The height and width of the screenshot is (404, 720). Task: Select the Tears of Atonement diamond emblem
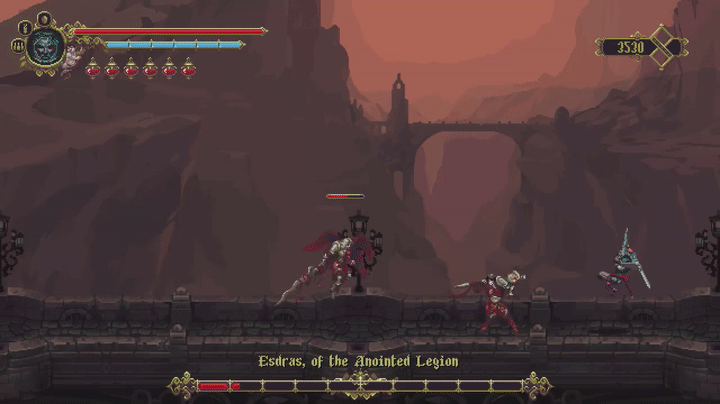664,46
